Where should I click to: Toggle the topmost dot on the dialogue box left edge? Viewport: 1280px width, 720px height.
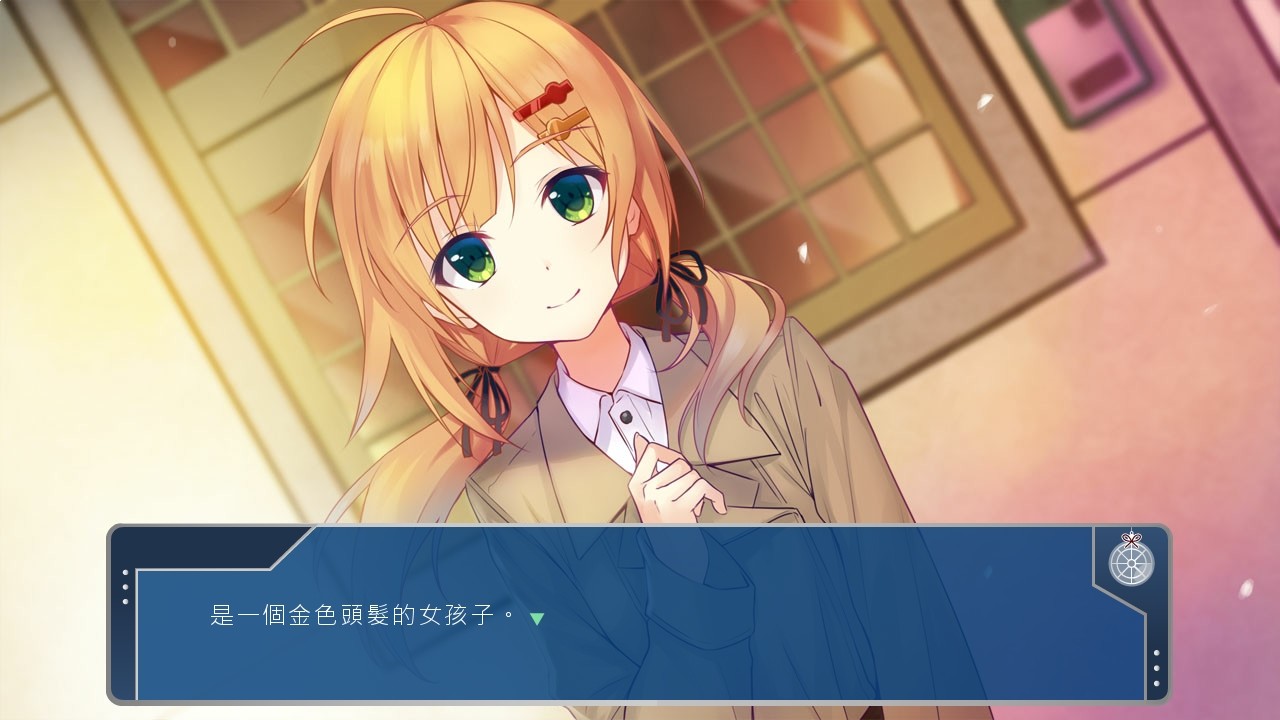pos(125,572)
